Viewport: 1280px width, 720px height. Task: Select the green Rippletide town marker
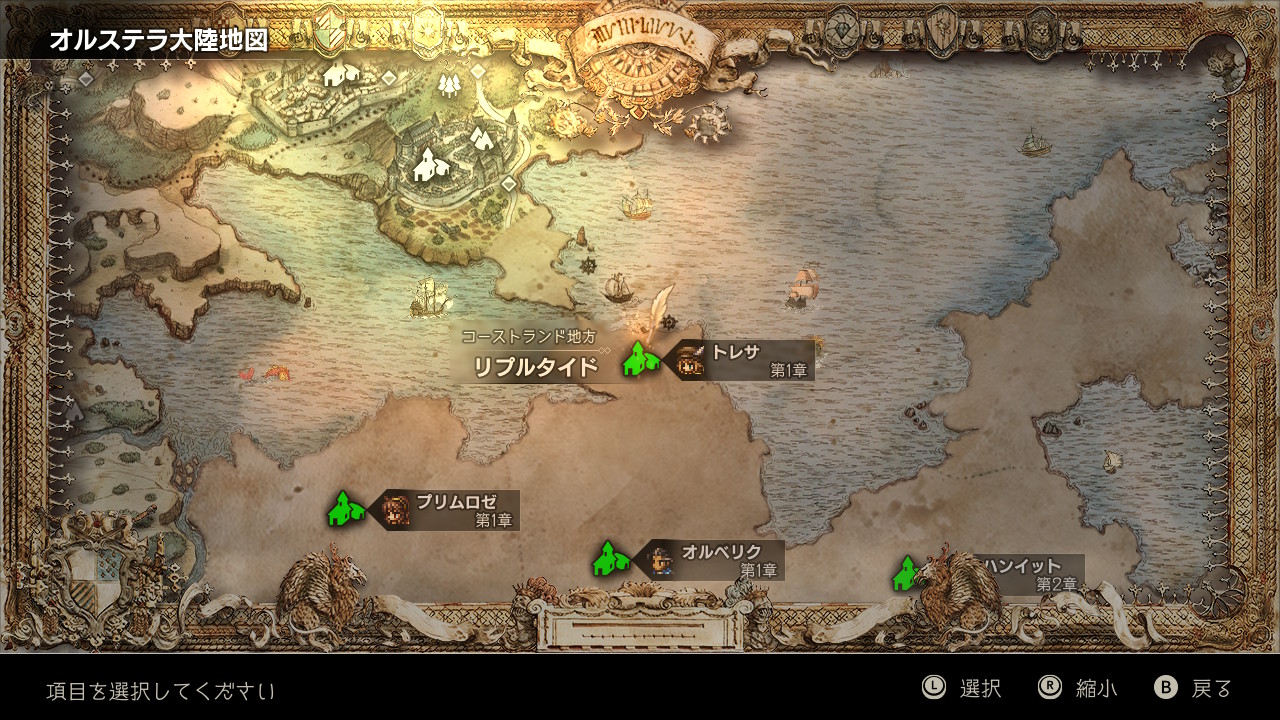click(x=639, y=359)
